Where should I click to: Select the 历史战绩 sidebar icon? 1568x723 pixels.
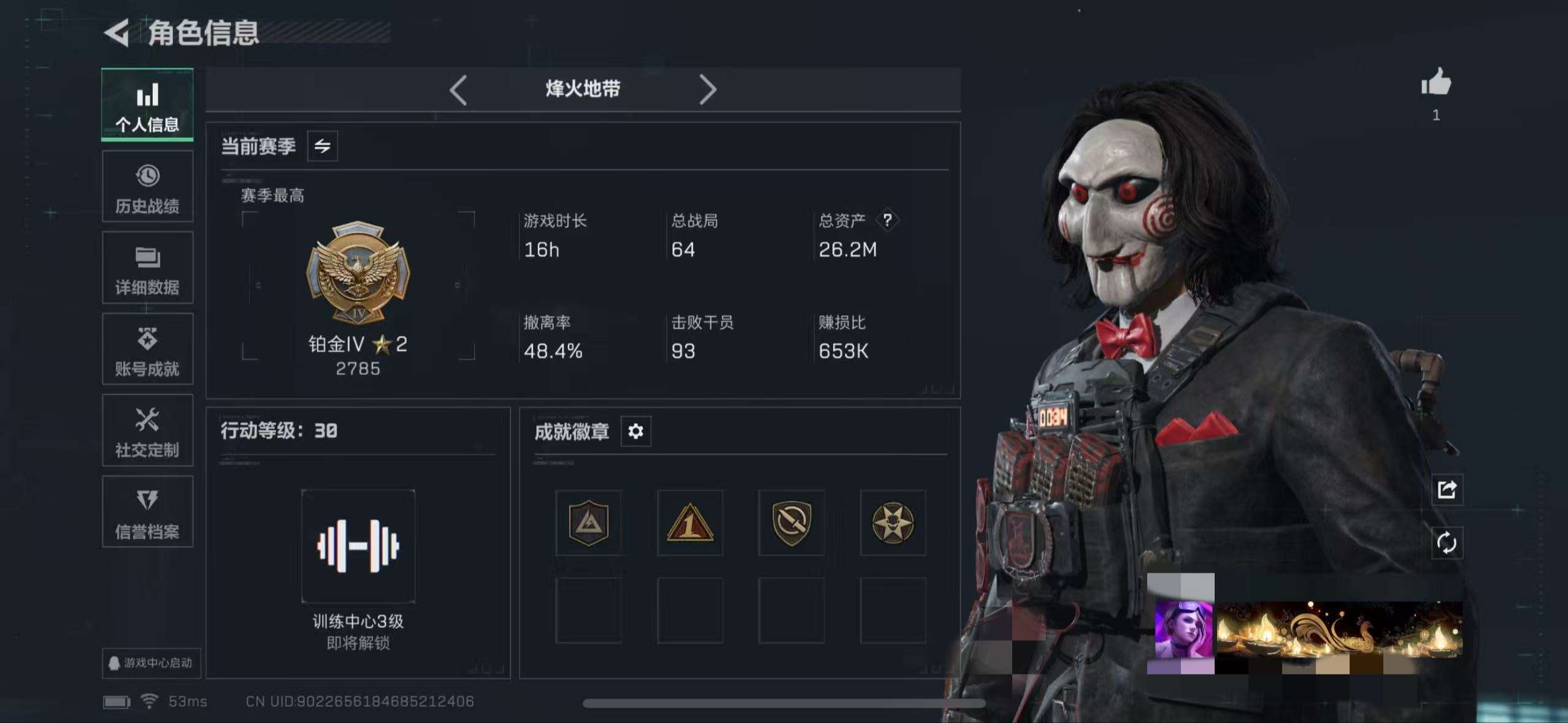pos(147,187)
